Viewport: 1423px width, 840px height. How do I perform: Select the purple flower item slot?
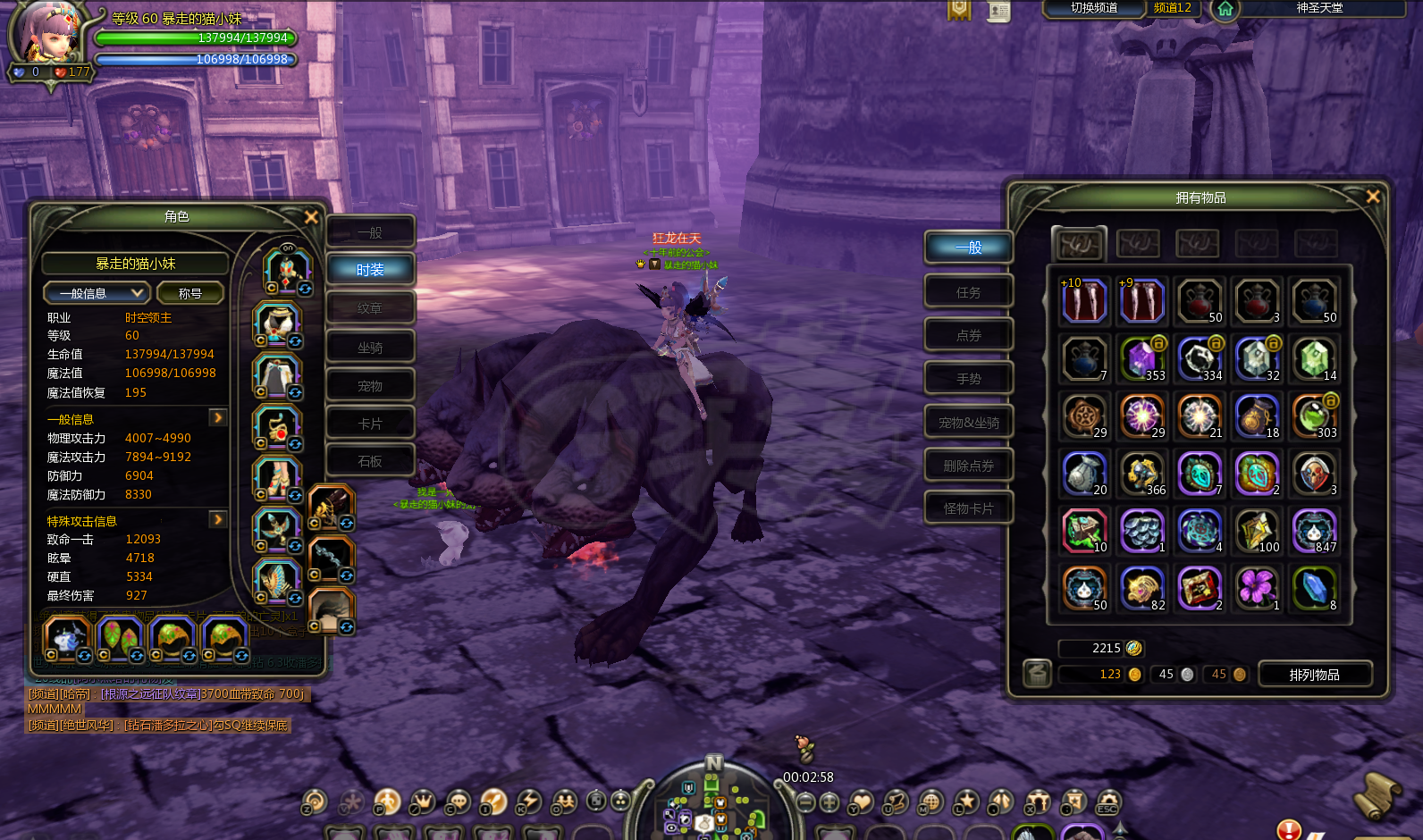tap(1256, 588)
